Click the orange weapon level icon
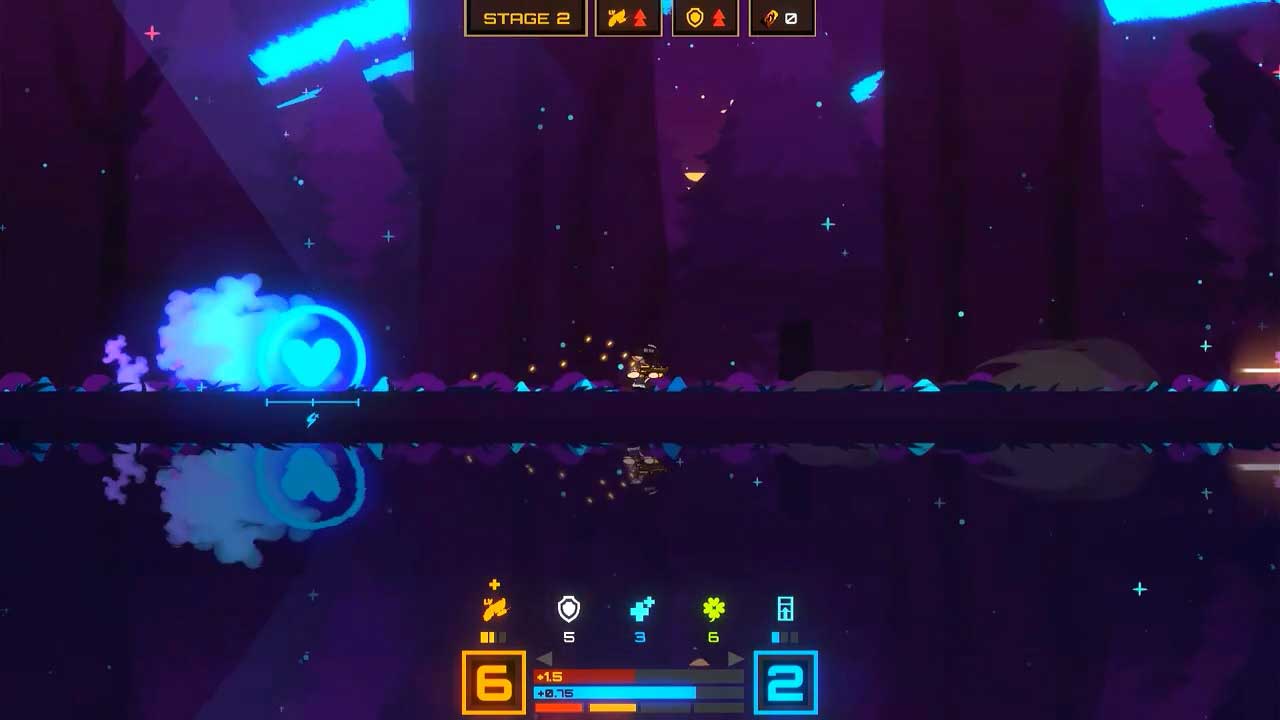 [x=495, y=608]
